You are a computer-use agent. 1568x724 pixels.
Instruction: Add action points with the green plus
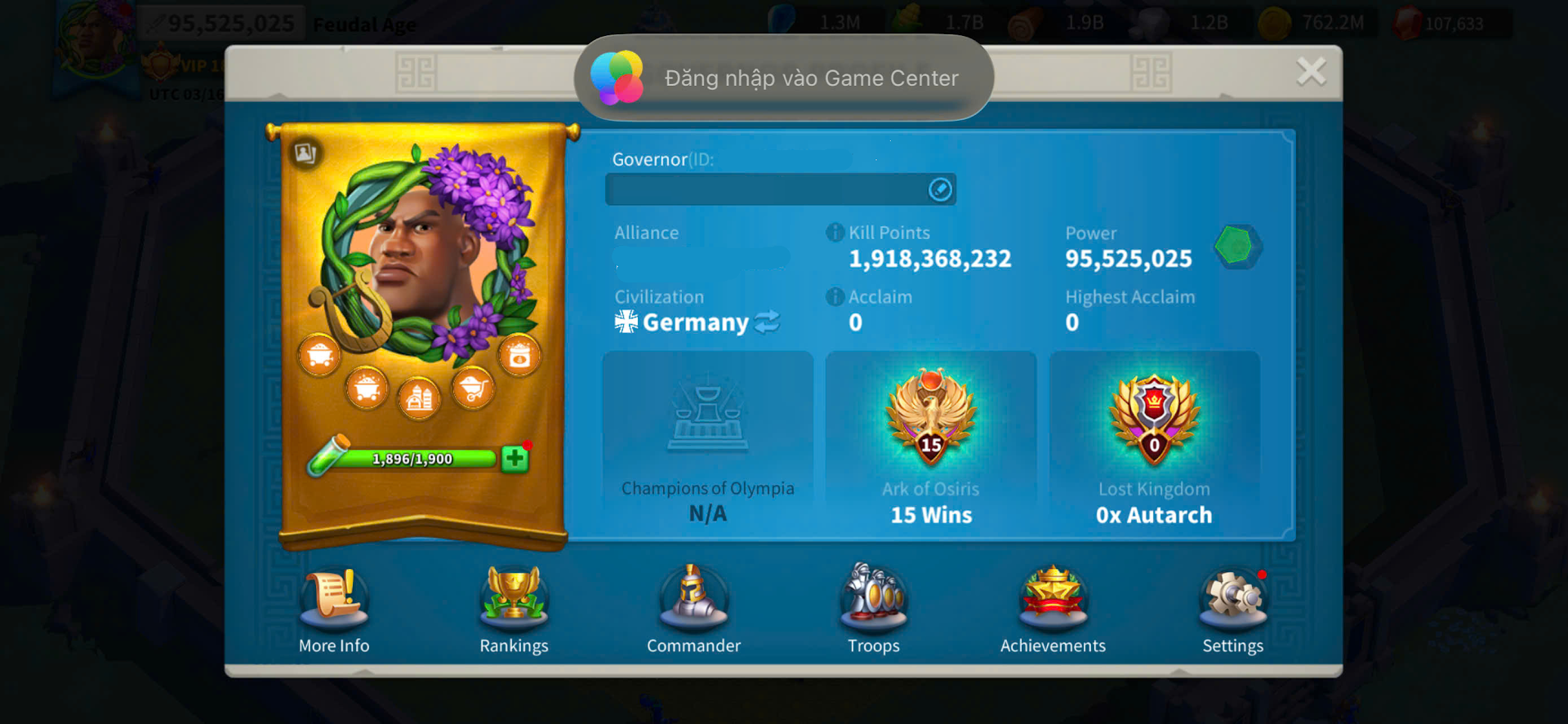point(514,459)
